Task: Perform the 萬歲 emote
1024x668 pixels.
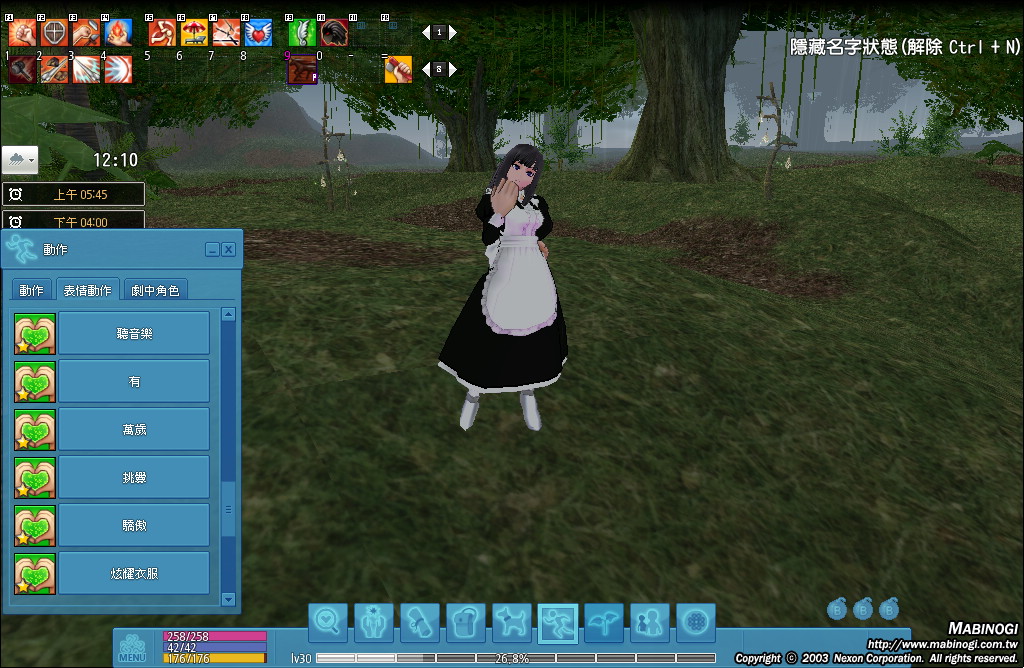Action: pos(134,429)
